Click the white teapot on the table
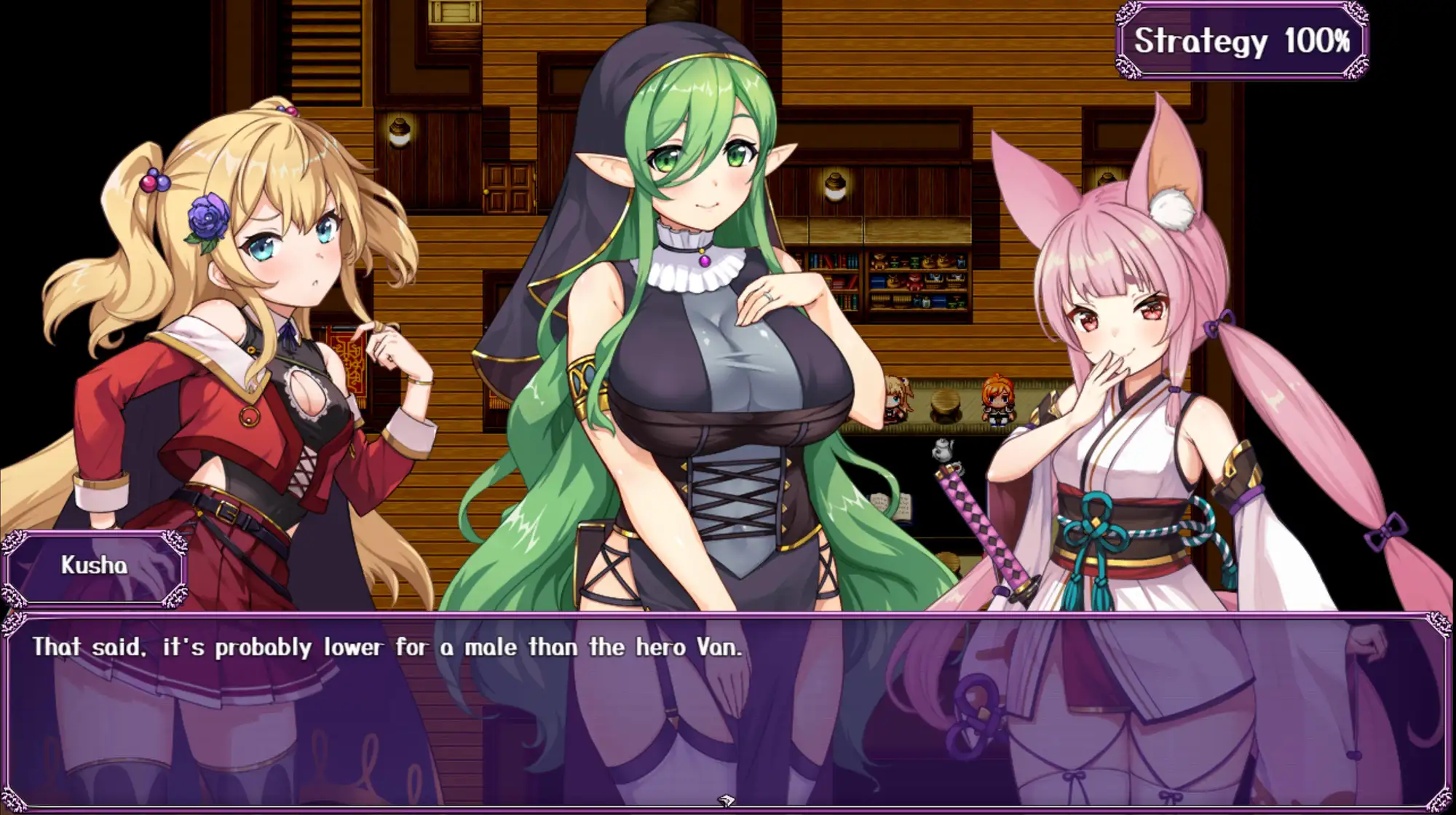1456x815 pixels. point(943,450)
